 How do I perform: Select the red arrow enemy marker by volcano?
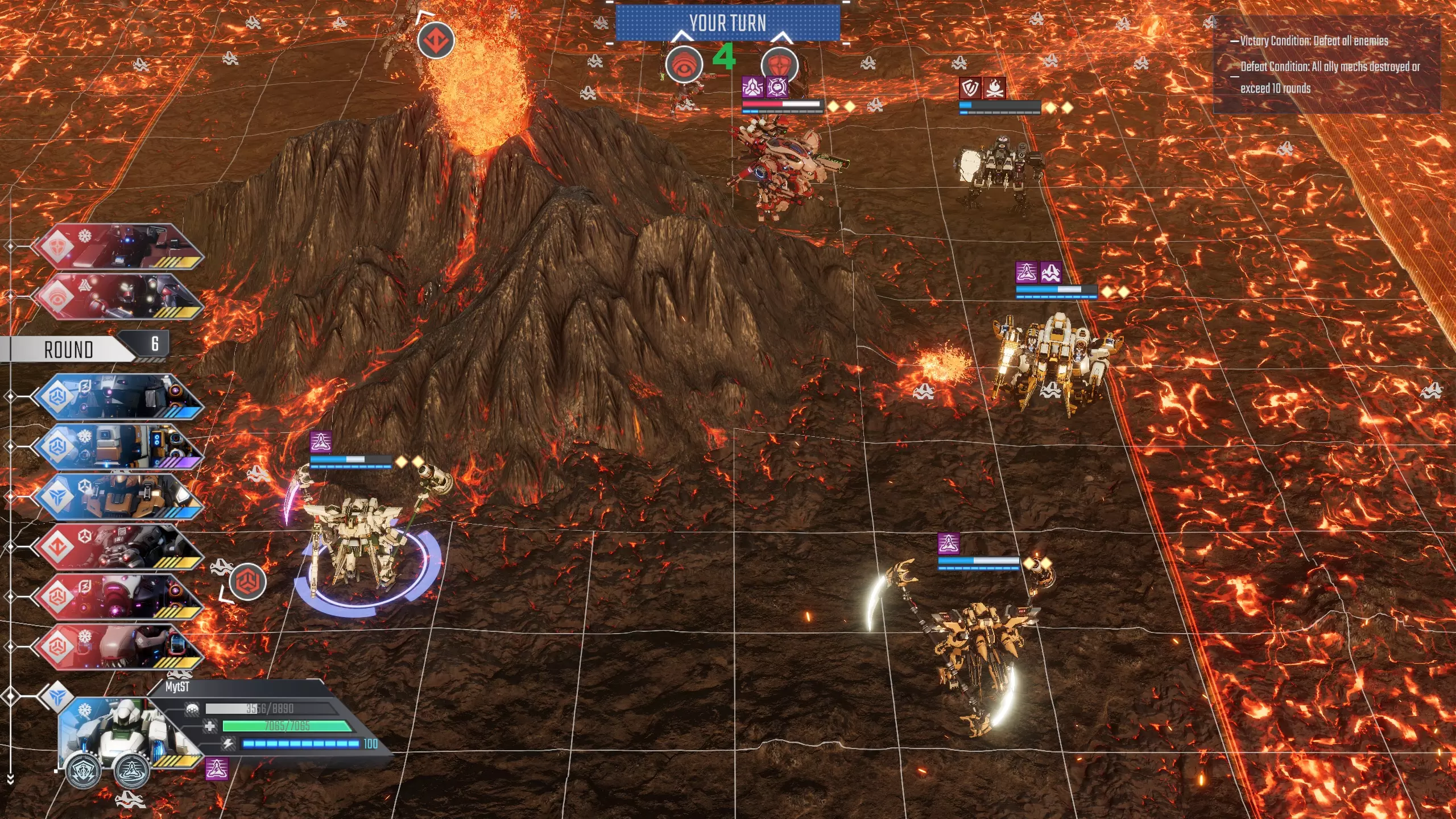click(x=436, y=40)
